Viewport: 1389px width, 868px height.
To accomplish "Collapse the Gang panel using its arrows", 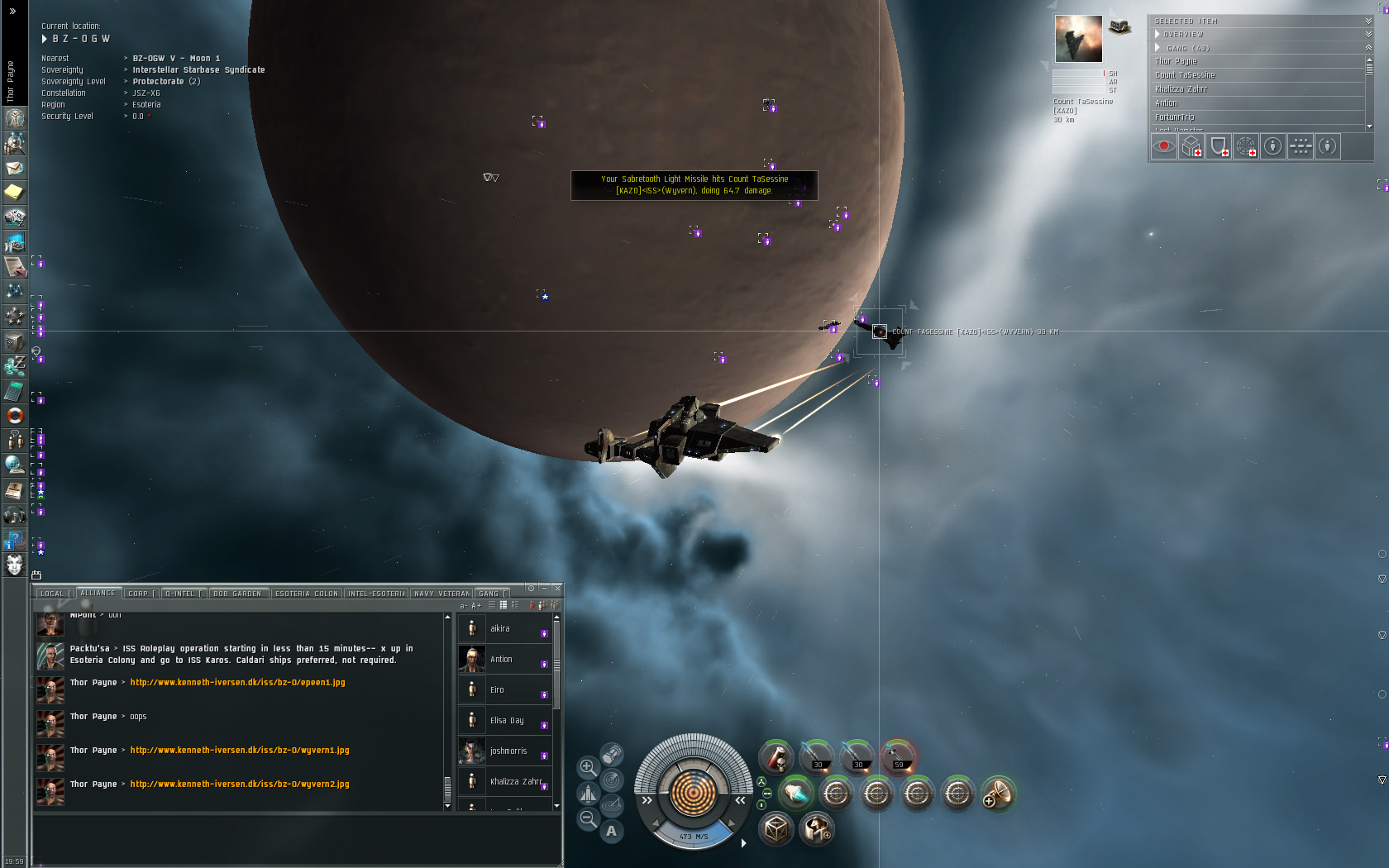I will click(1368, 48).
